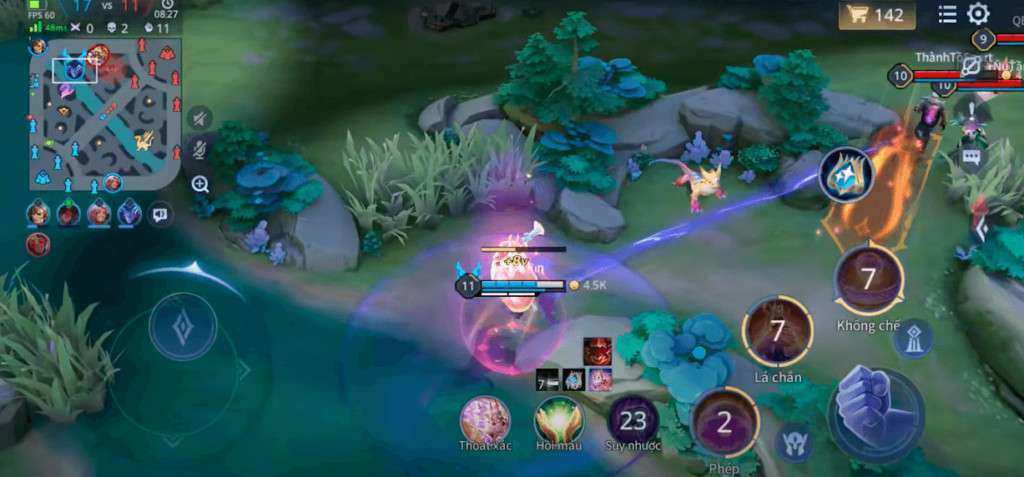Trigger the Suy nhược summoner spell
Viewport: 1024px width, 477px height.
pos(632,420)
